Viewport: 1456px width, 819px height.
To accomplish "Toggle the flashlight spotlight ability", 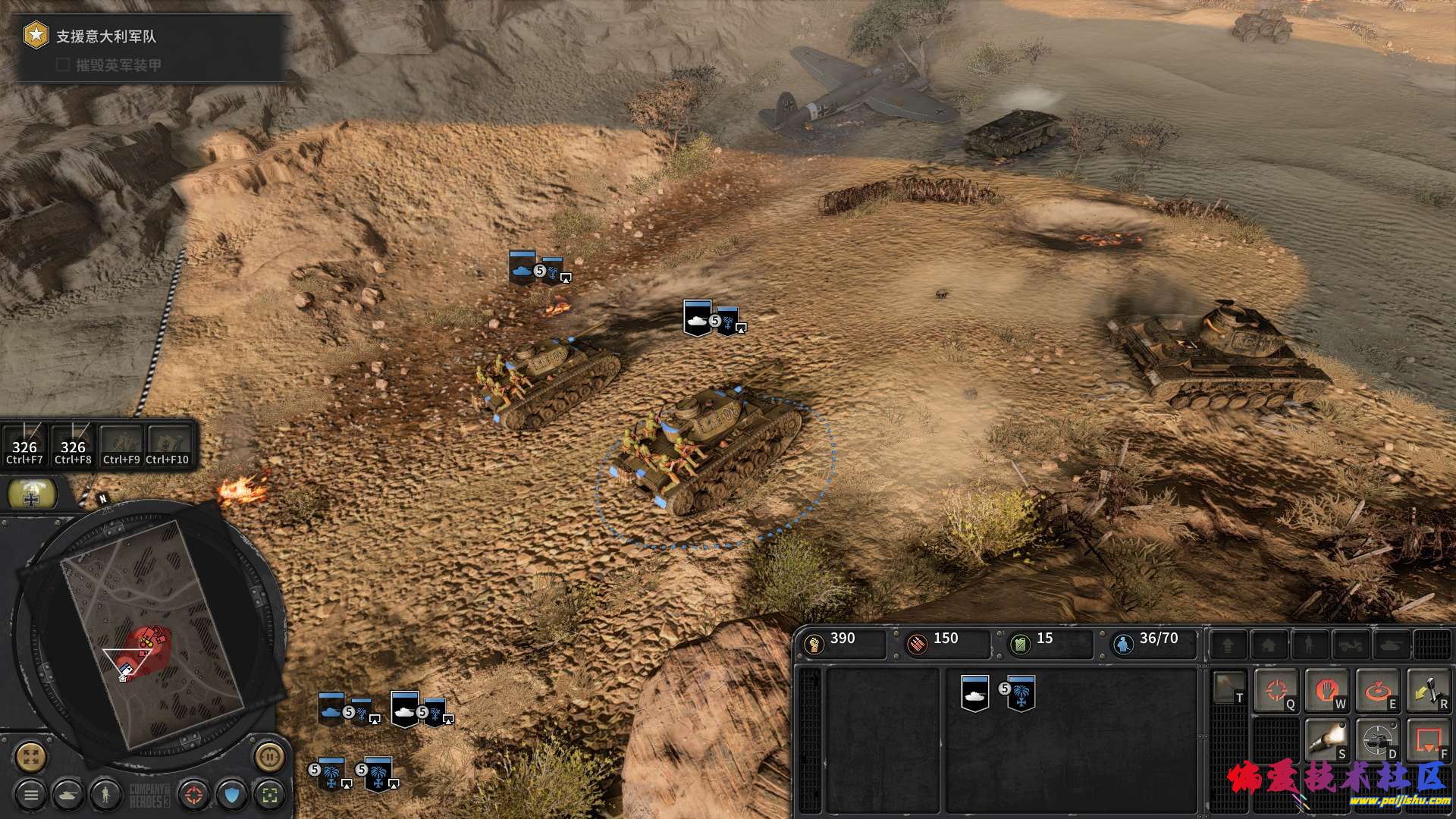I will click(x=1326, y=739).
